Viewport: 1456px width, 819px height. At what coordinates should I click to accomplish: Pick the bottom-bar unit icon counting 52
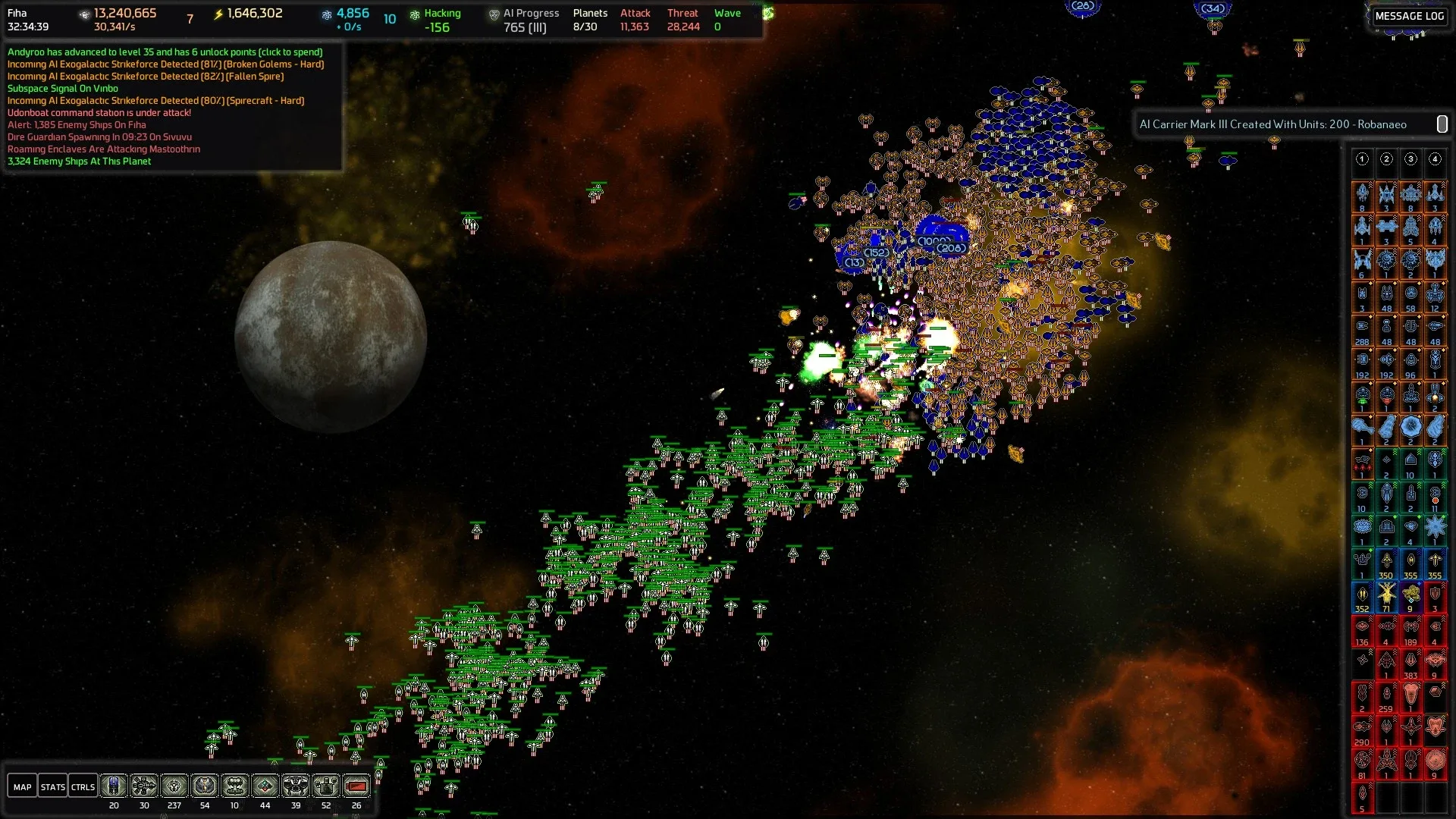[326, 786]
